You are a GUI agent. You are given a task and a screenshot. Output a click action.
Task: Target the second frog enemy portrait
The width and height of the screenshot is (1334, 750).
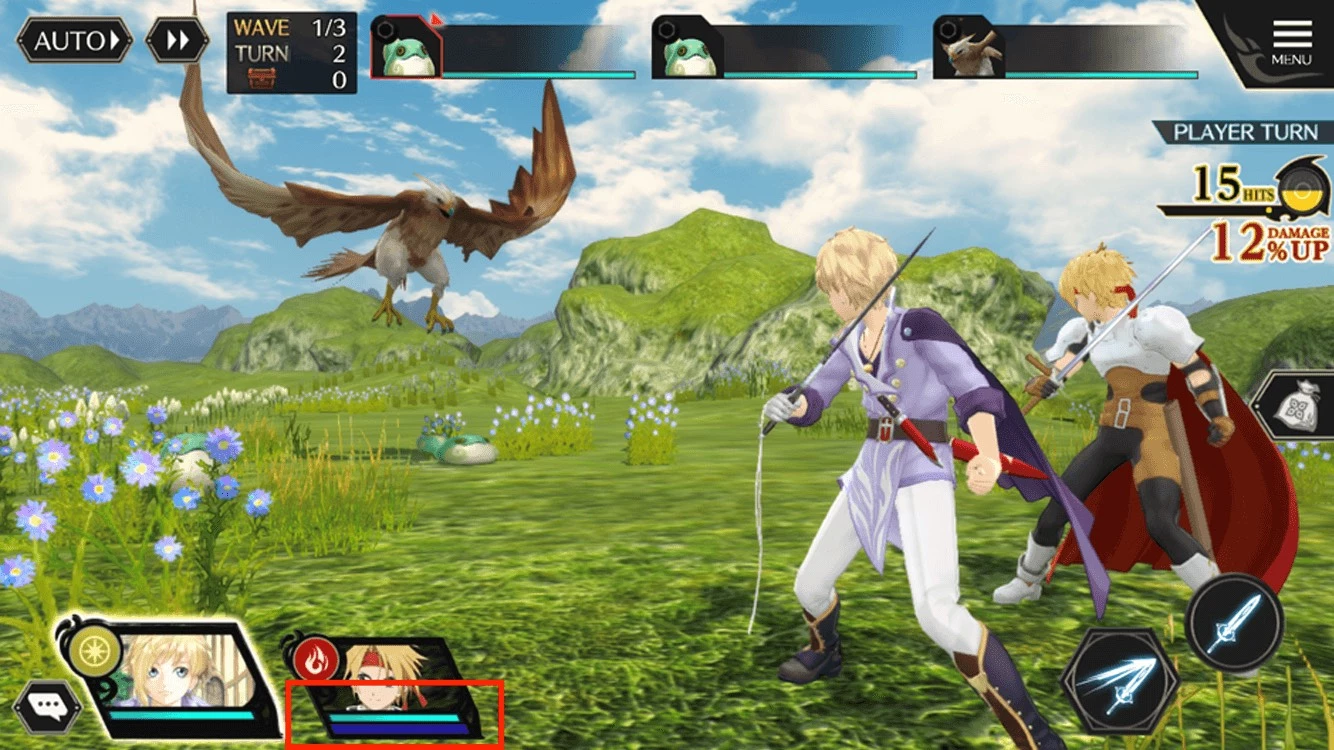coord(687,48)
